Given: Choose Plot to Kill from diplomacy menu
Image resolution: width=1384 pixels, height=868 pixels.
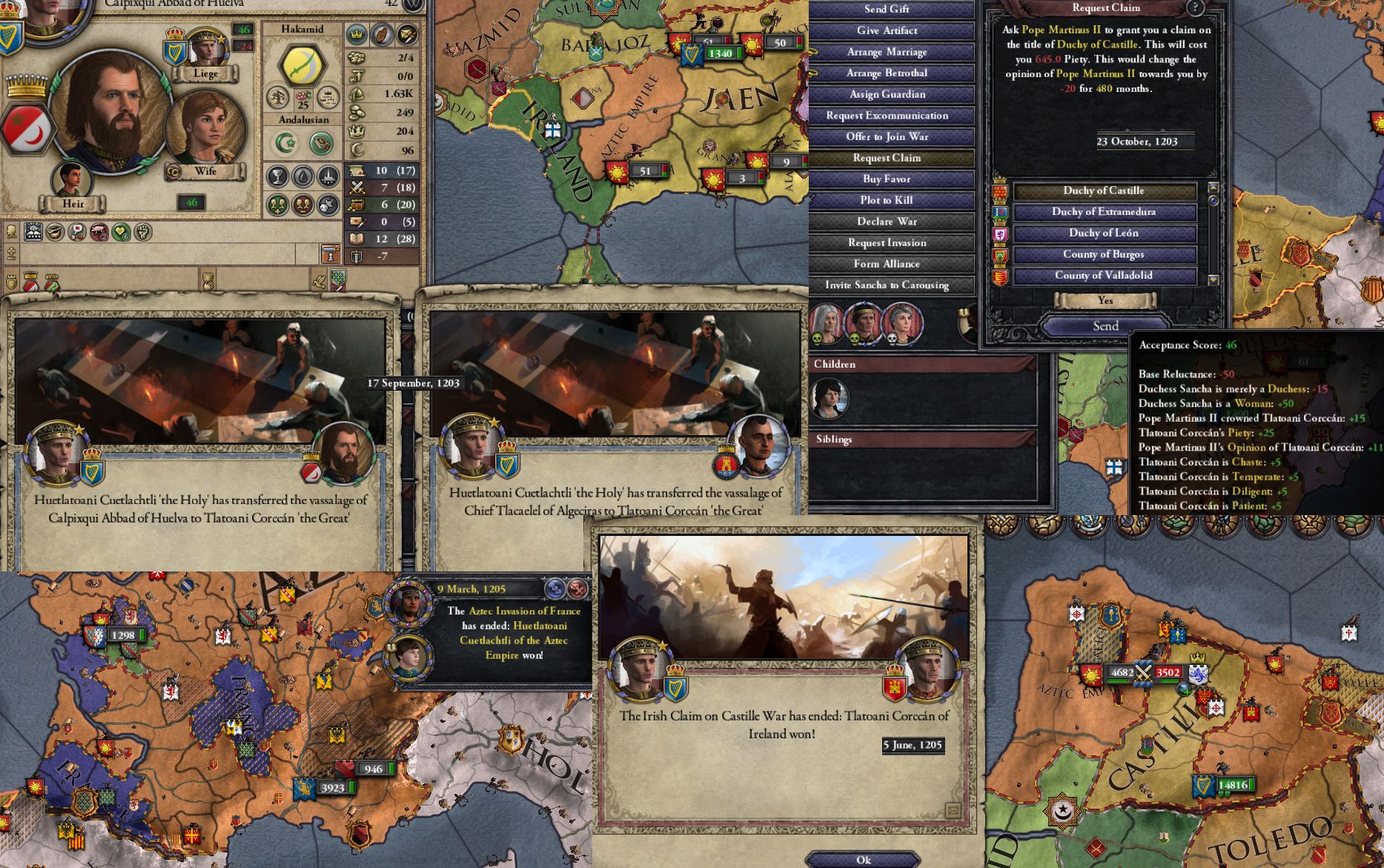Looking at the screenshot, I should click(887, 200).
